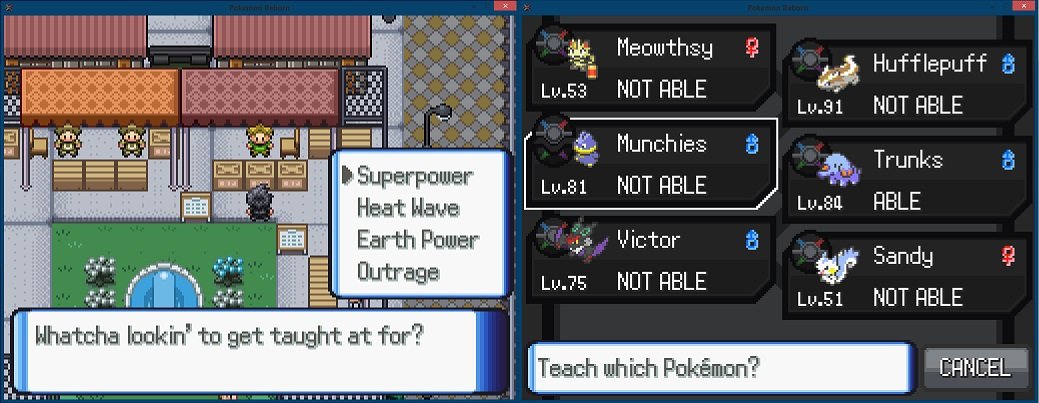Choose the Heat Wave move option
Viewport: 1039px width, 403px height.
[x=408, y=208]
